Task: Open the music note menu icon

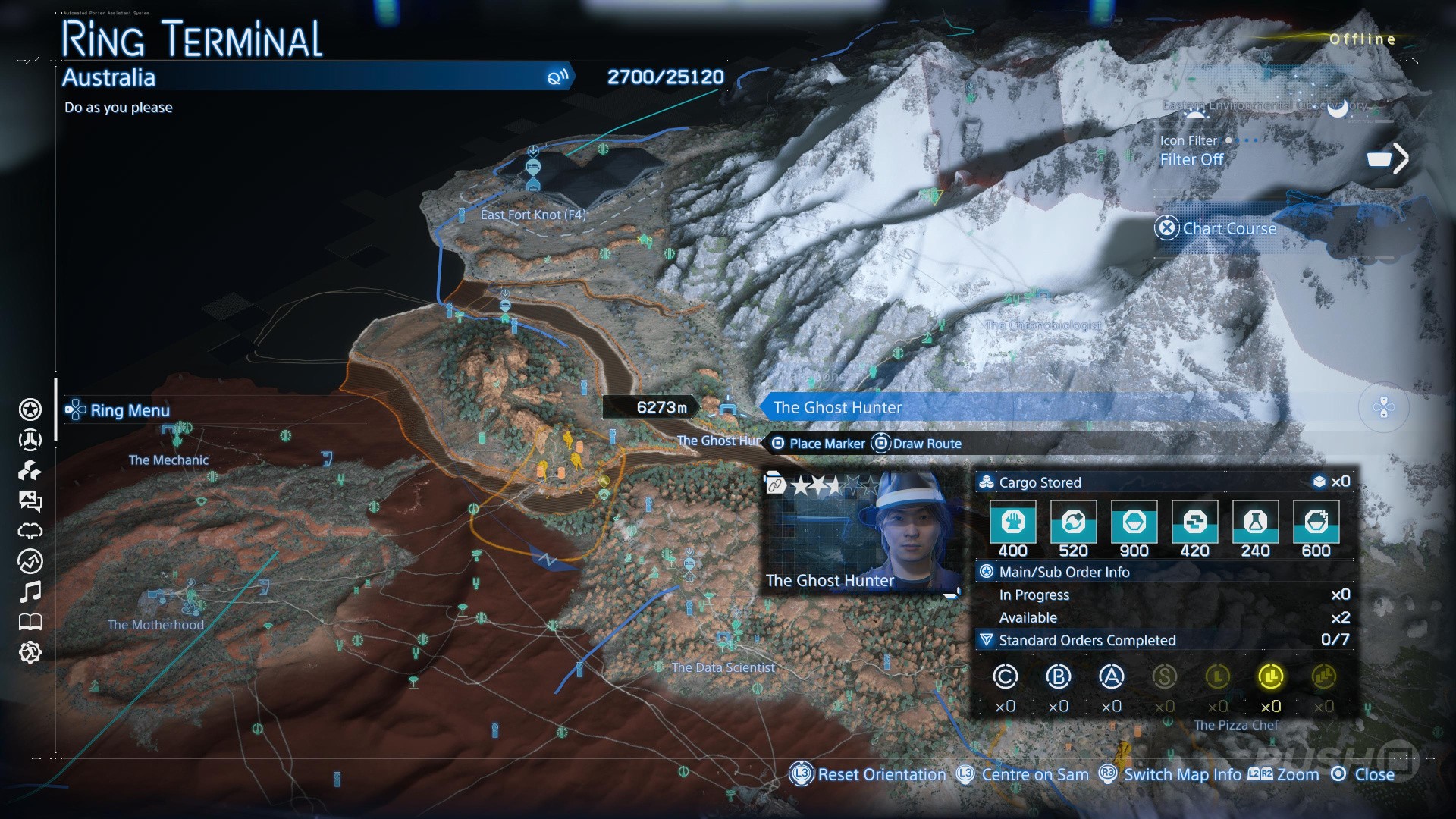Action: coord(30,591)
